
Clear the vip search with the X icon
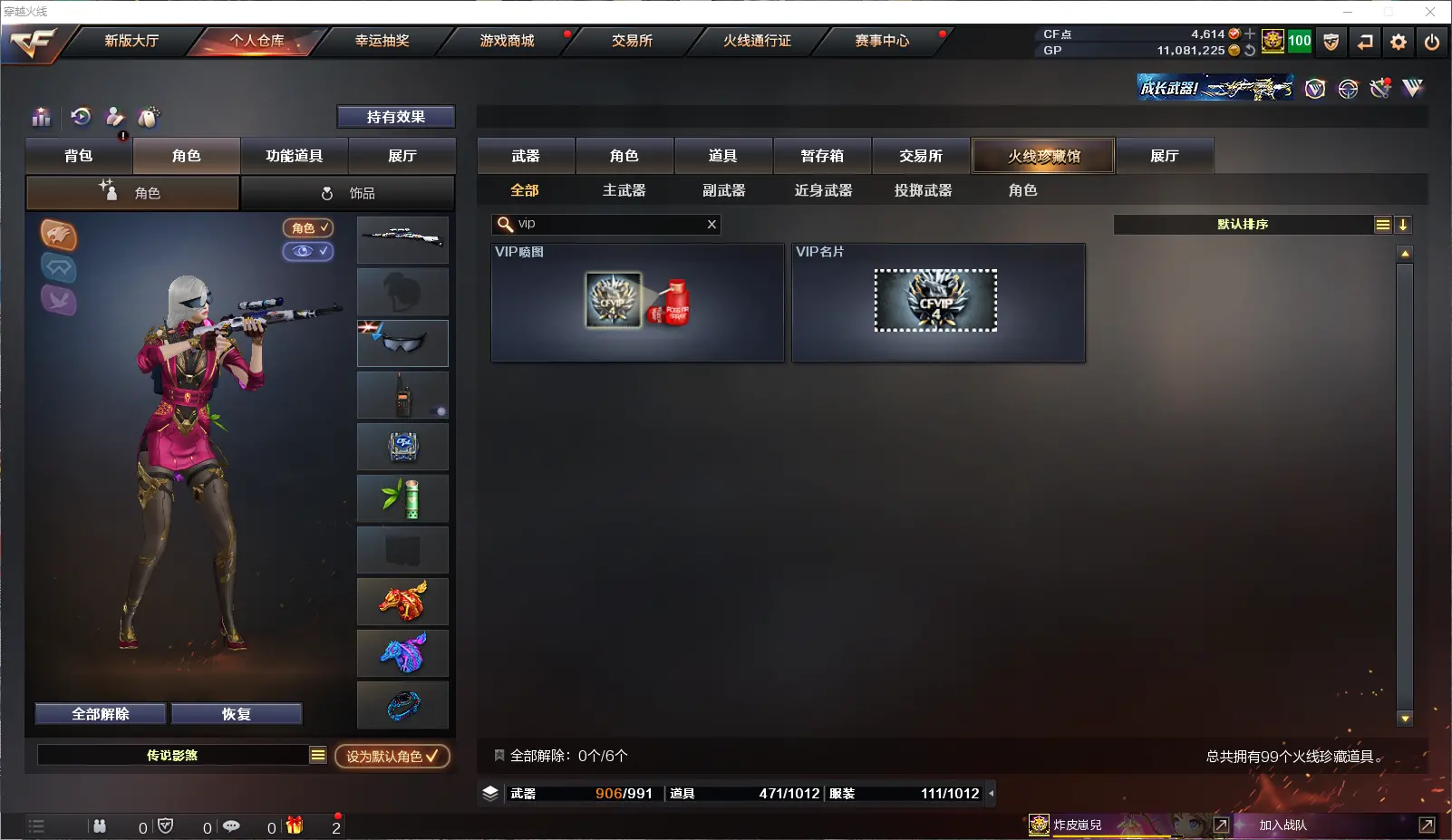point(712,224)
